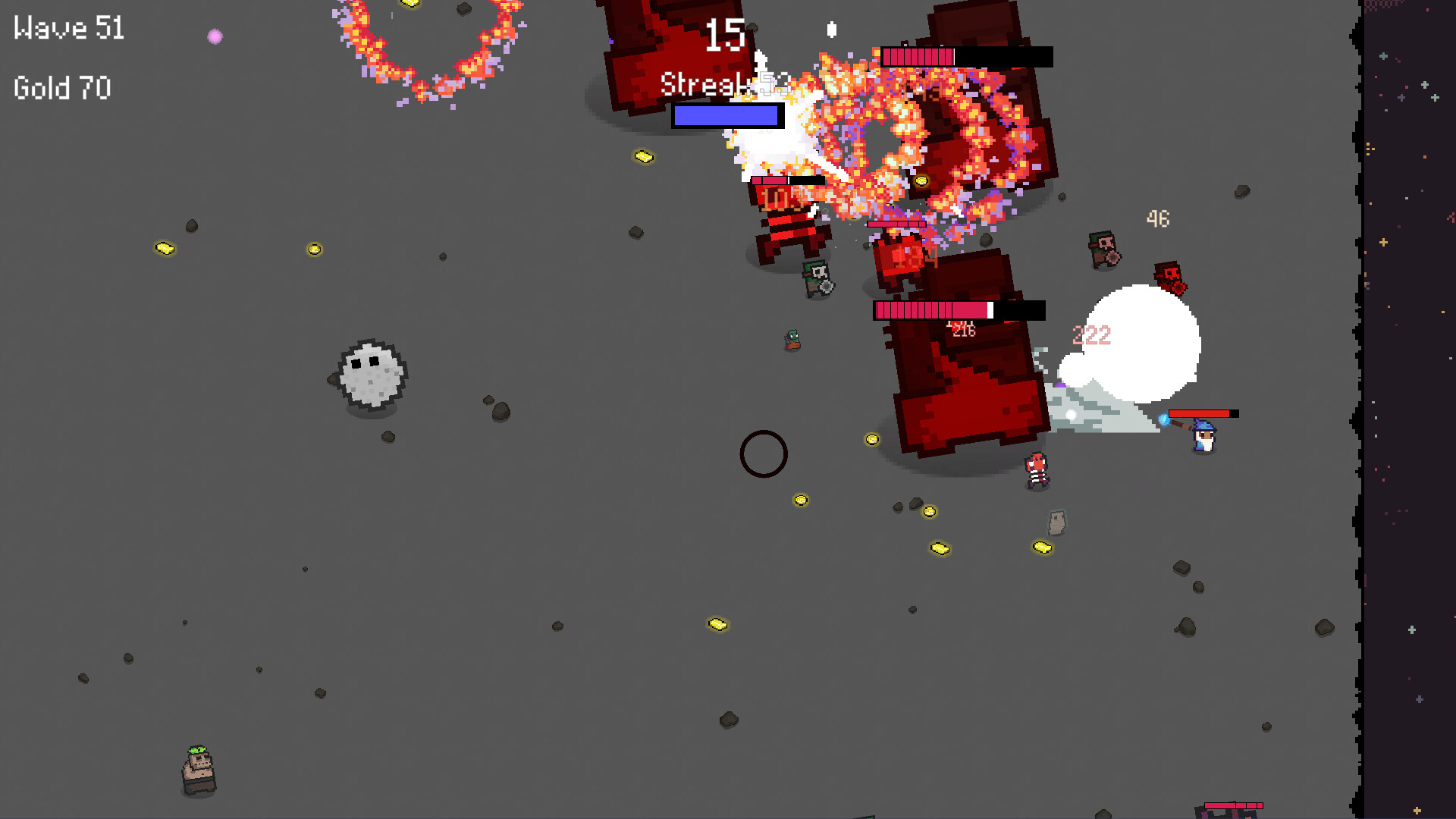Click the 222 damage number
Viewport: 1456px width, 819px height.
pos(1092,334)
